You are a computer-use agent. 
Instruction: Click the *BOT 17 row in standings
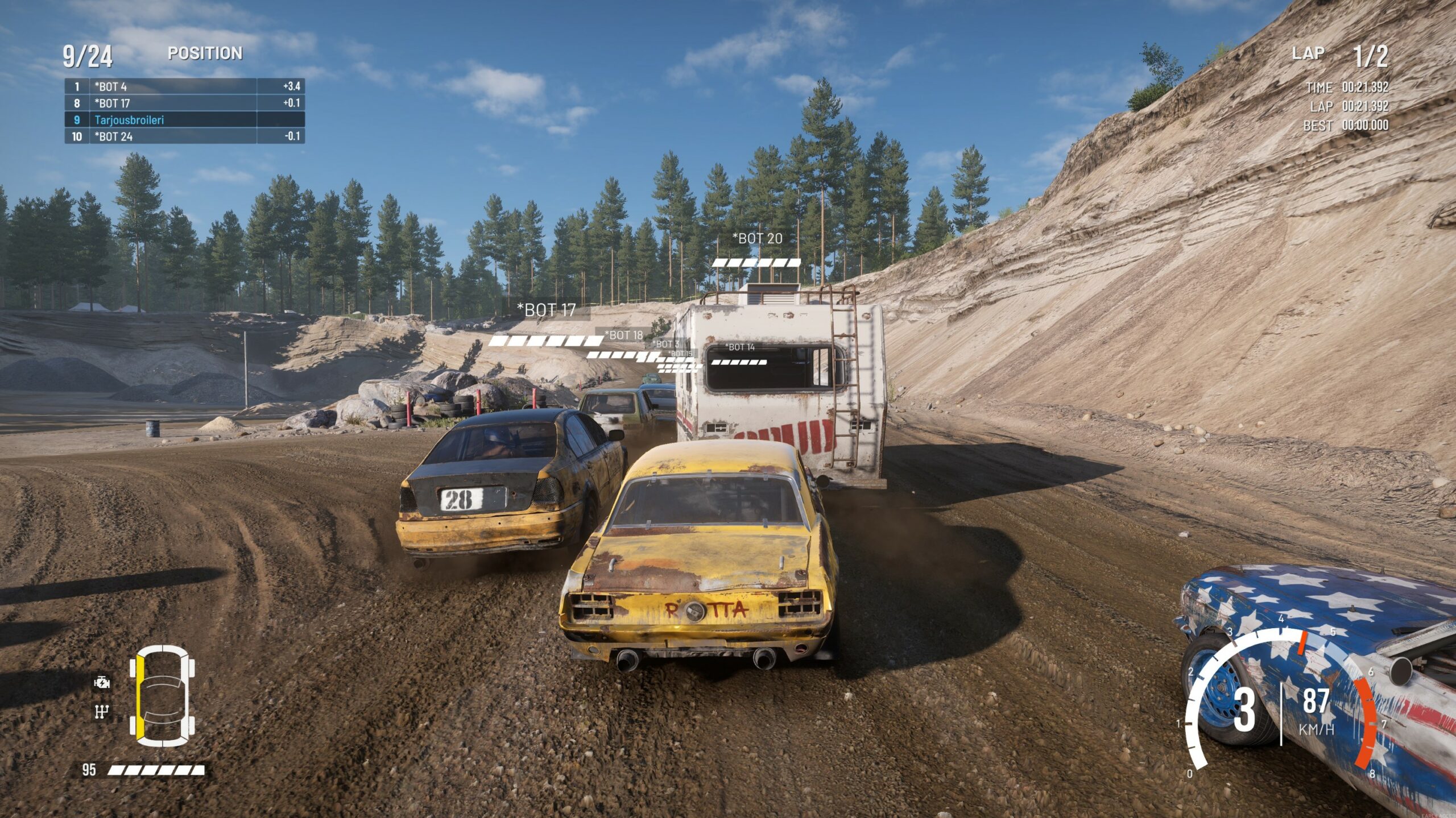click(x=184, y=103)
